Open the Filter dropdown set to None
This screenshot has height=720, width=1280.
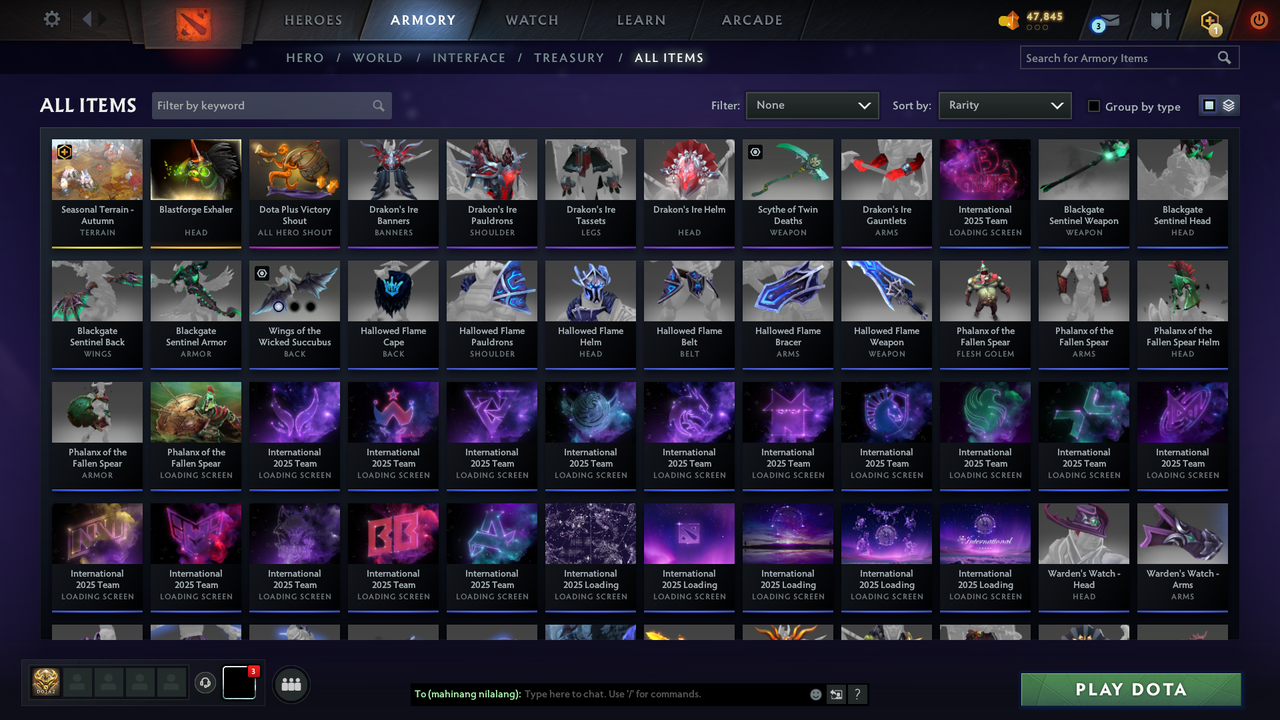point(812,105)
